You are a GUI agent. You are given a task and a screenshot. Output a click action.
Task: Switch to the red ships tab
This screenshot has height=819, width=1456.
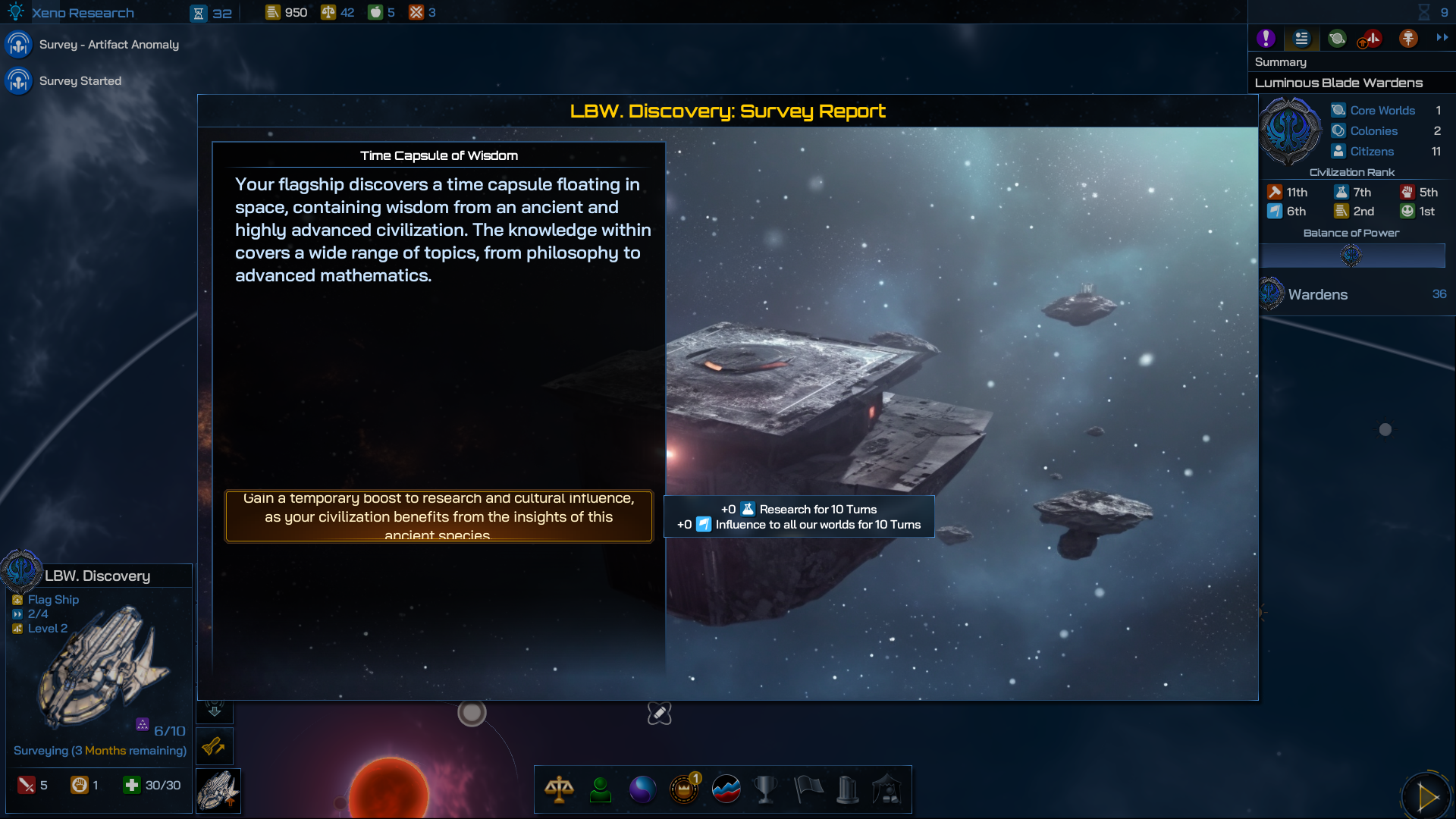(x=1372, y=38)
